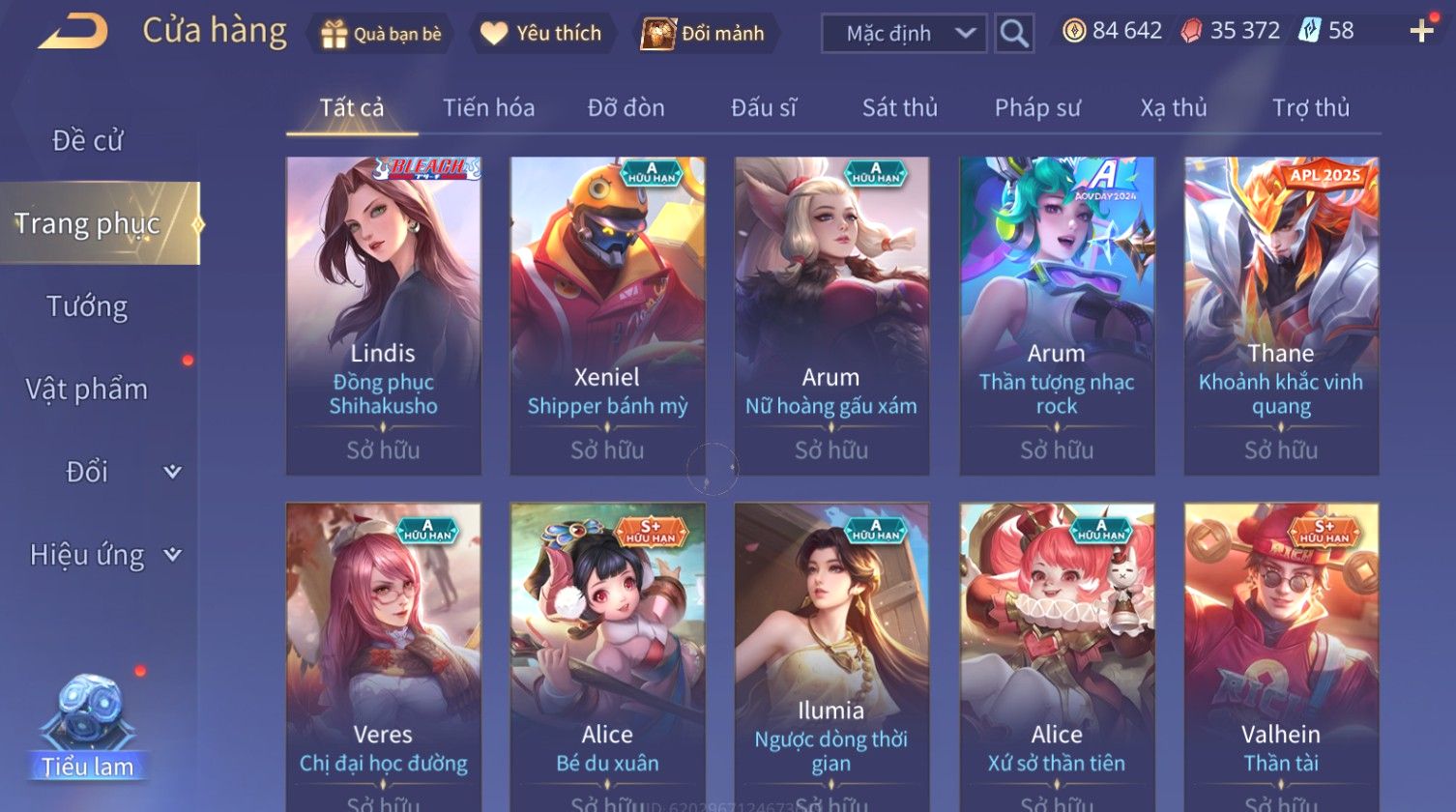1456x812 pixels.
Task: Open the Tướng heroes section
Action: 88,307
